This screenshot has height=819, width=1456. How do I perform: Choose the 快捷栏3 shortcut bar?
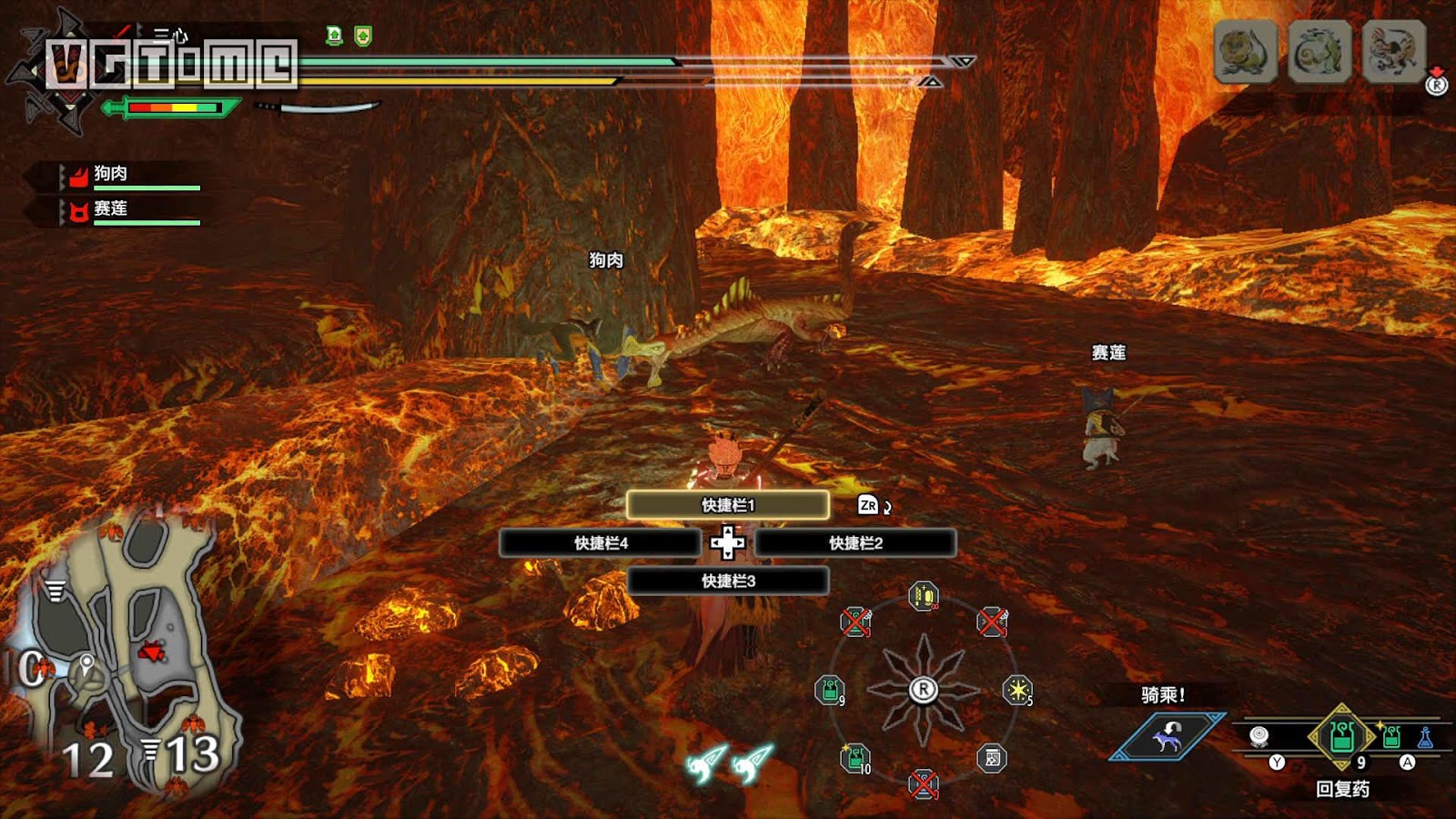[727, 581]
